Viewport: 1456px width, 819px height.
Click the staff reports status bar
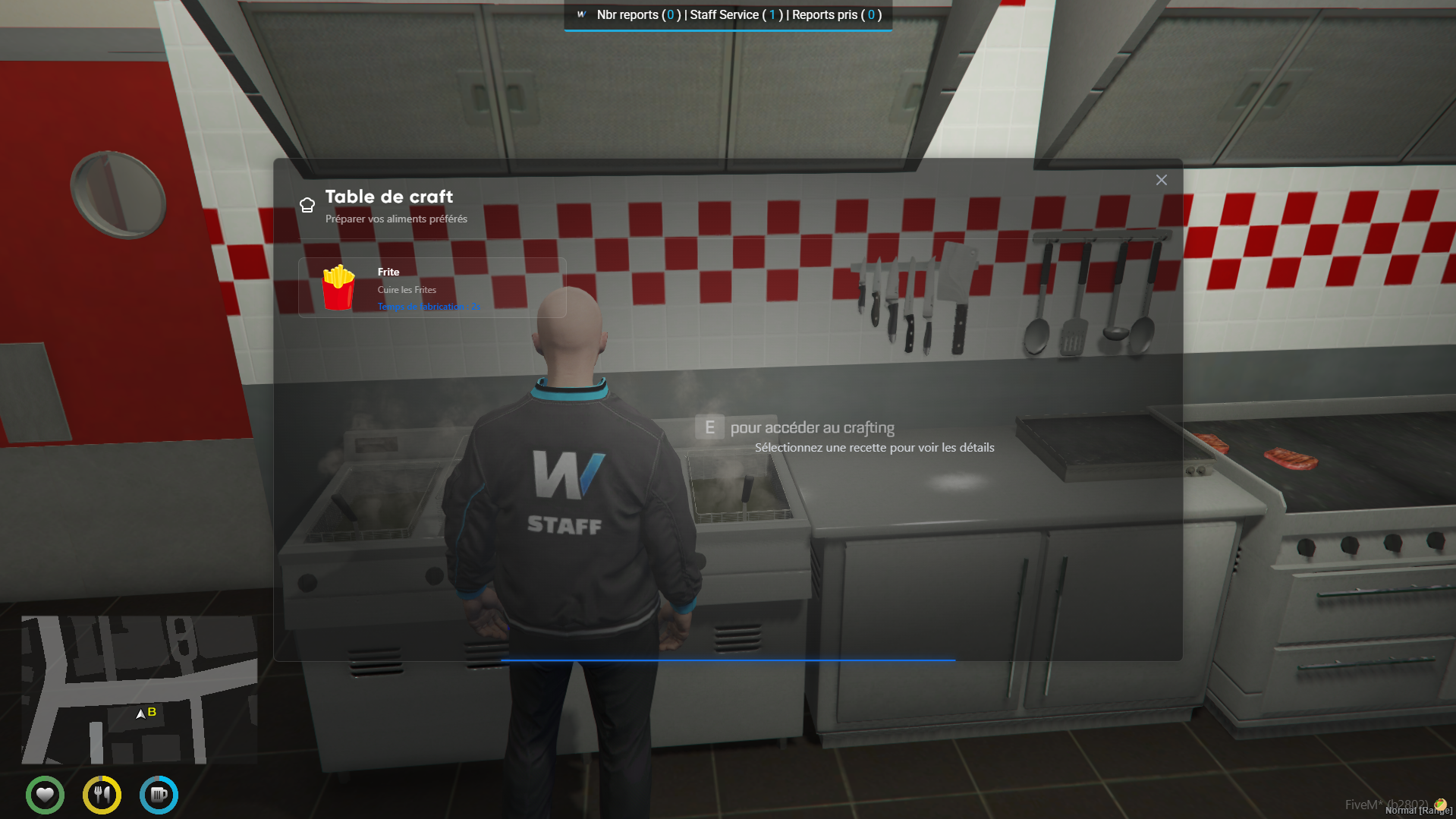click(728, 15)
